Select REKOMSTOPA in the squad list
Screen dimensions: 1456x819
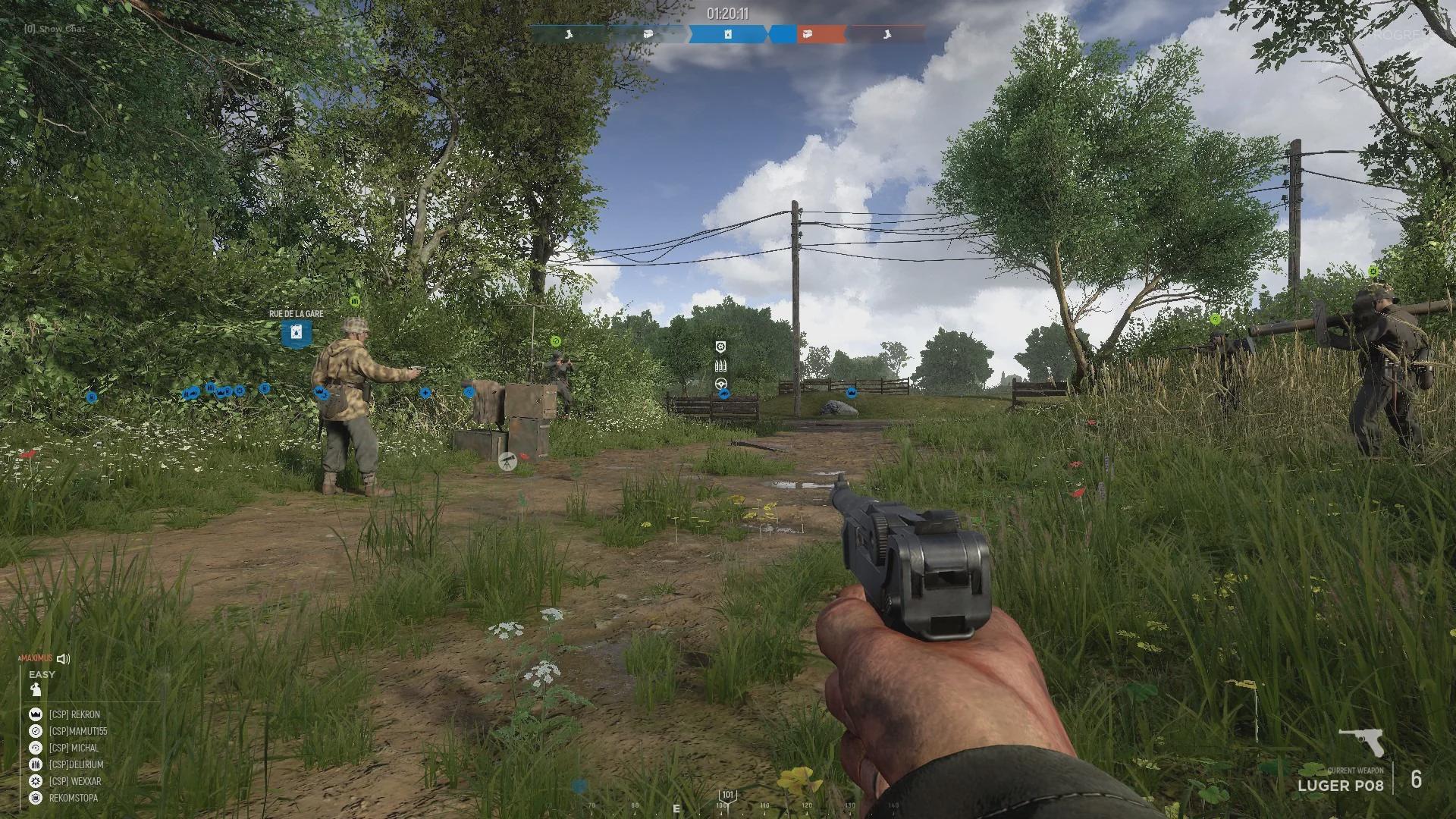pos(73,798)
